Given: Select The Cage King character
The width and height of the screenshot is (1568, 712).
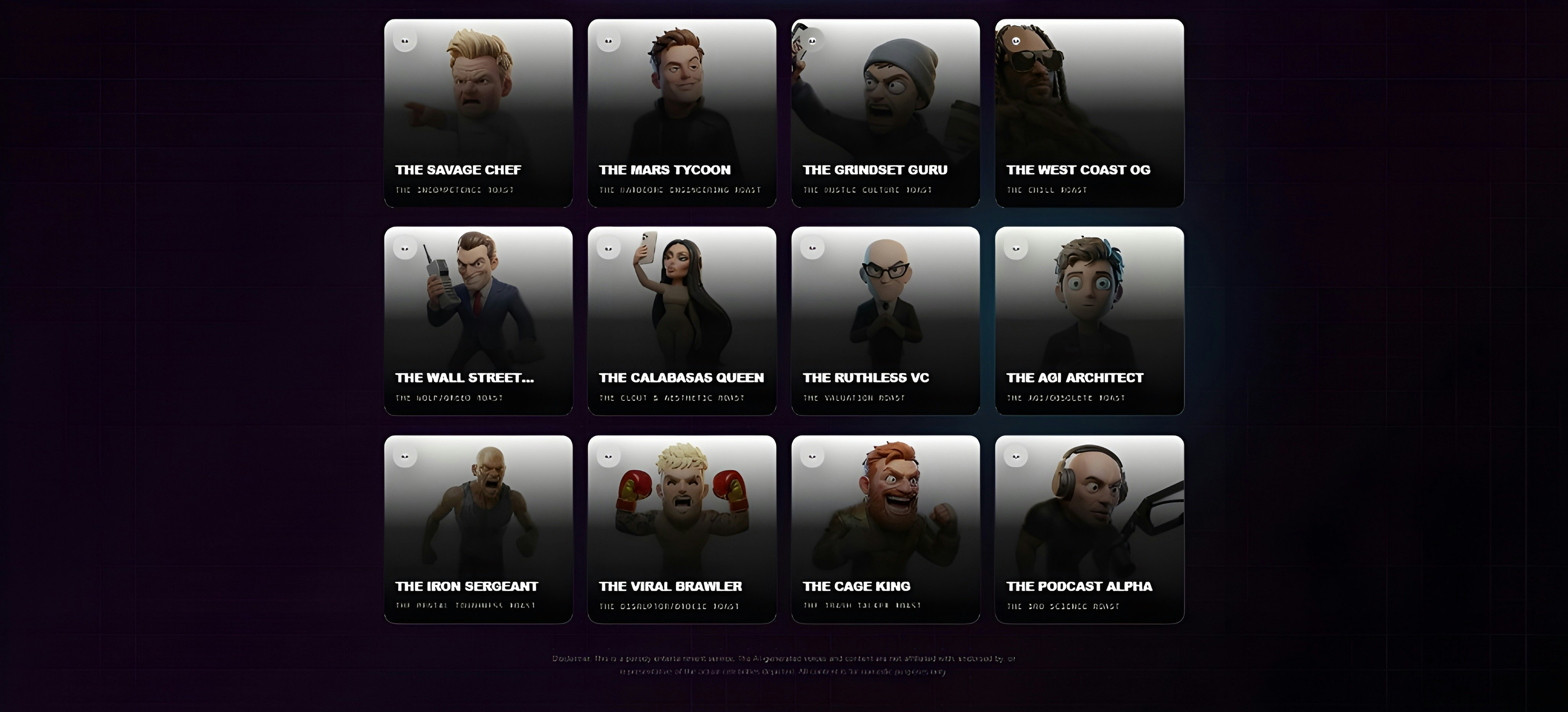Looking at the screenshot, I should [886, 529].
